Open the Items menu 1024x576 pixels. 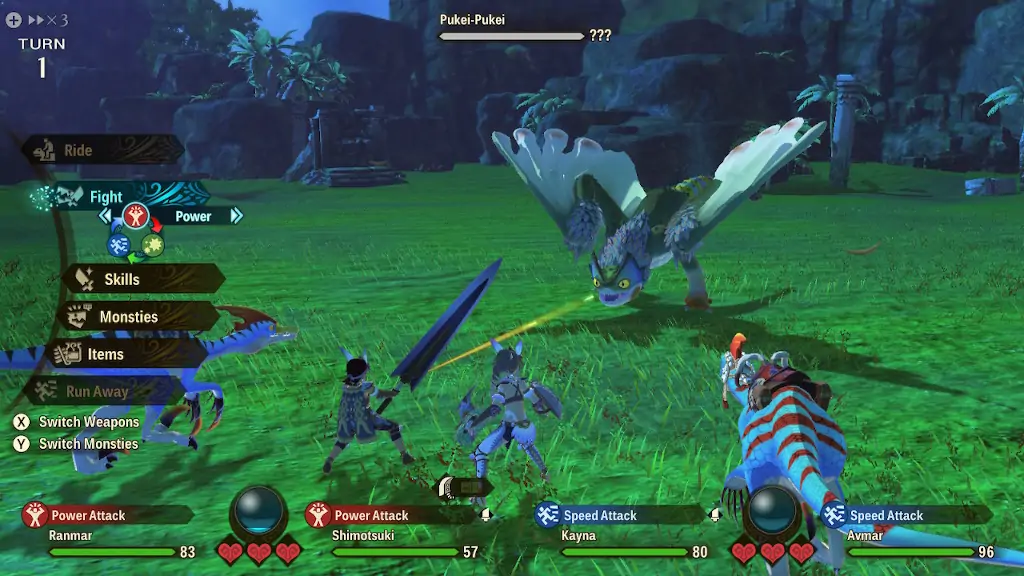[105, 354]
